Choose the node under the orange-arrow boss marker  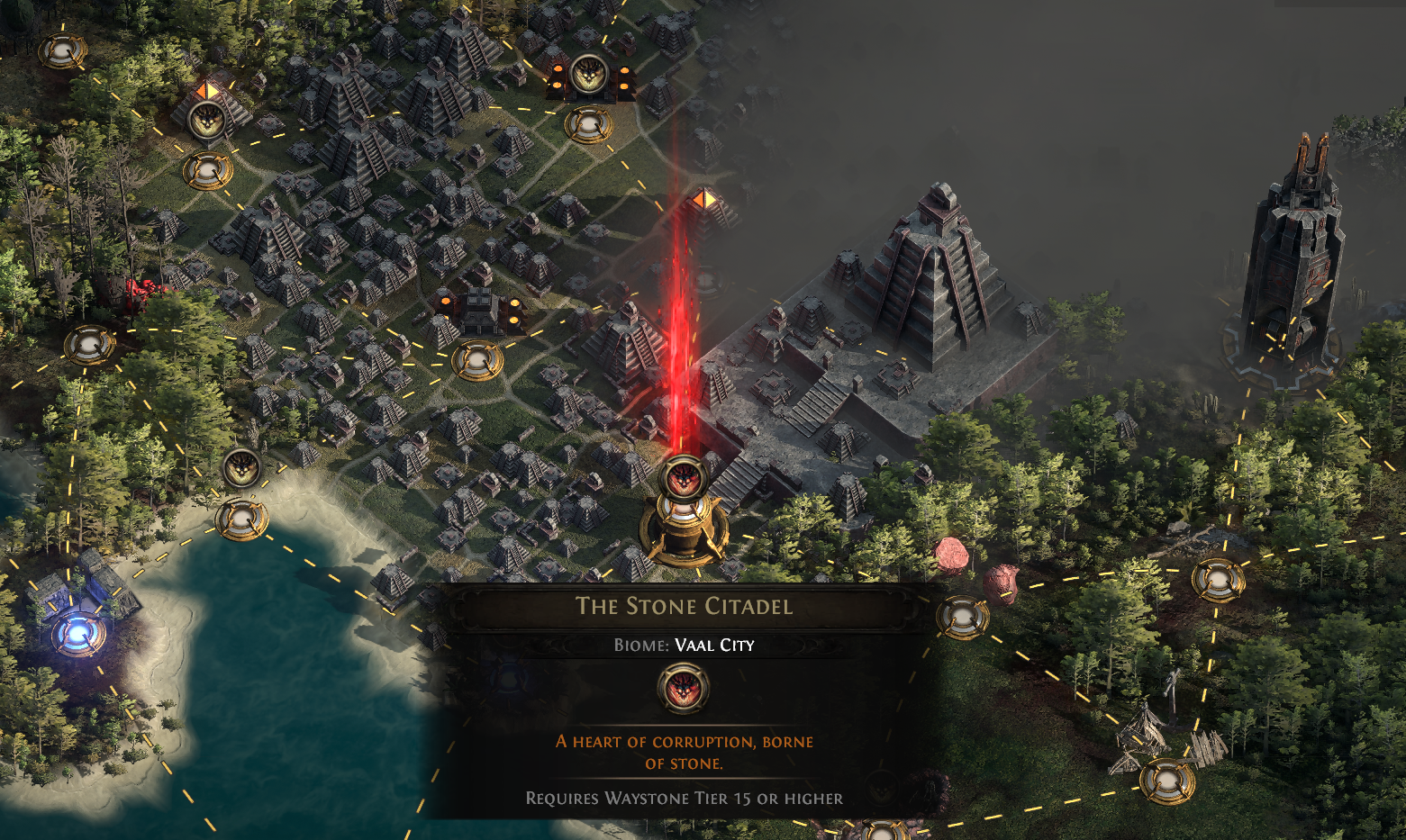pos(207,169)
